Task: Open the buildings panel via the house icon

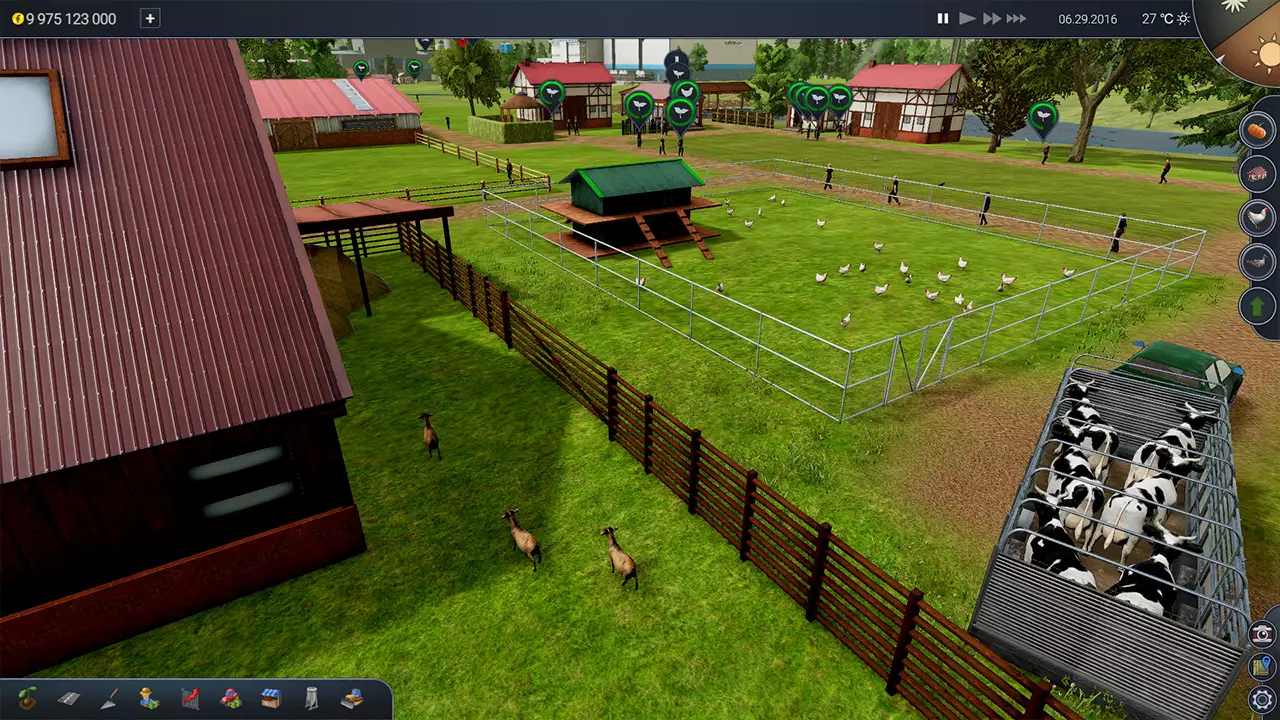Action: pyautogui.click(x=1258, y=173)
